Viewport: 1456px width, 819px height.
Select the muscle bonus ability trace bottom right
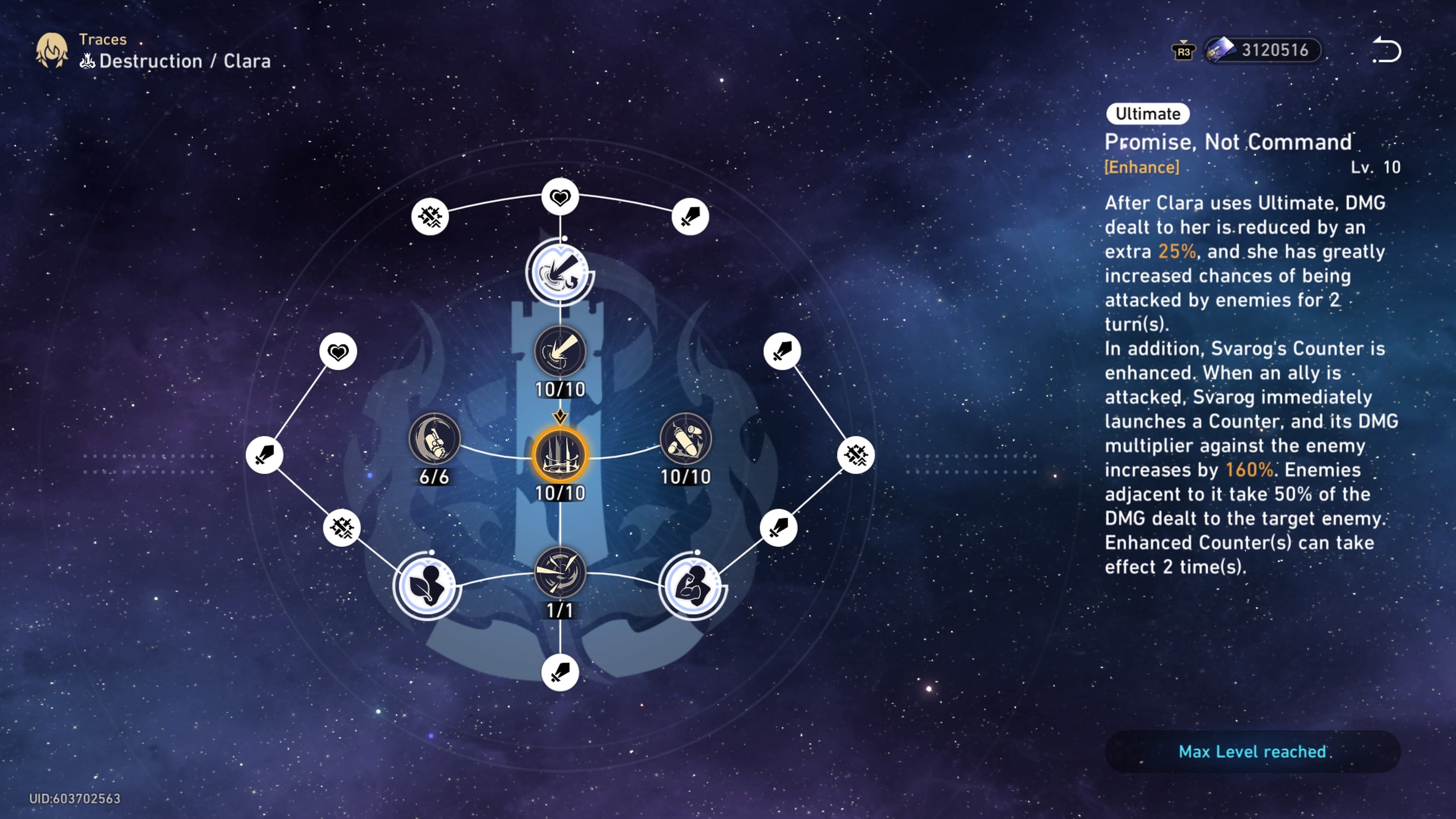[x=692, y=588]
